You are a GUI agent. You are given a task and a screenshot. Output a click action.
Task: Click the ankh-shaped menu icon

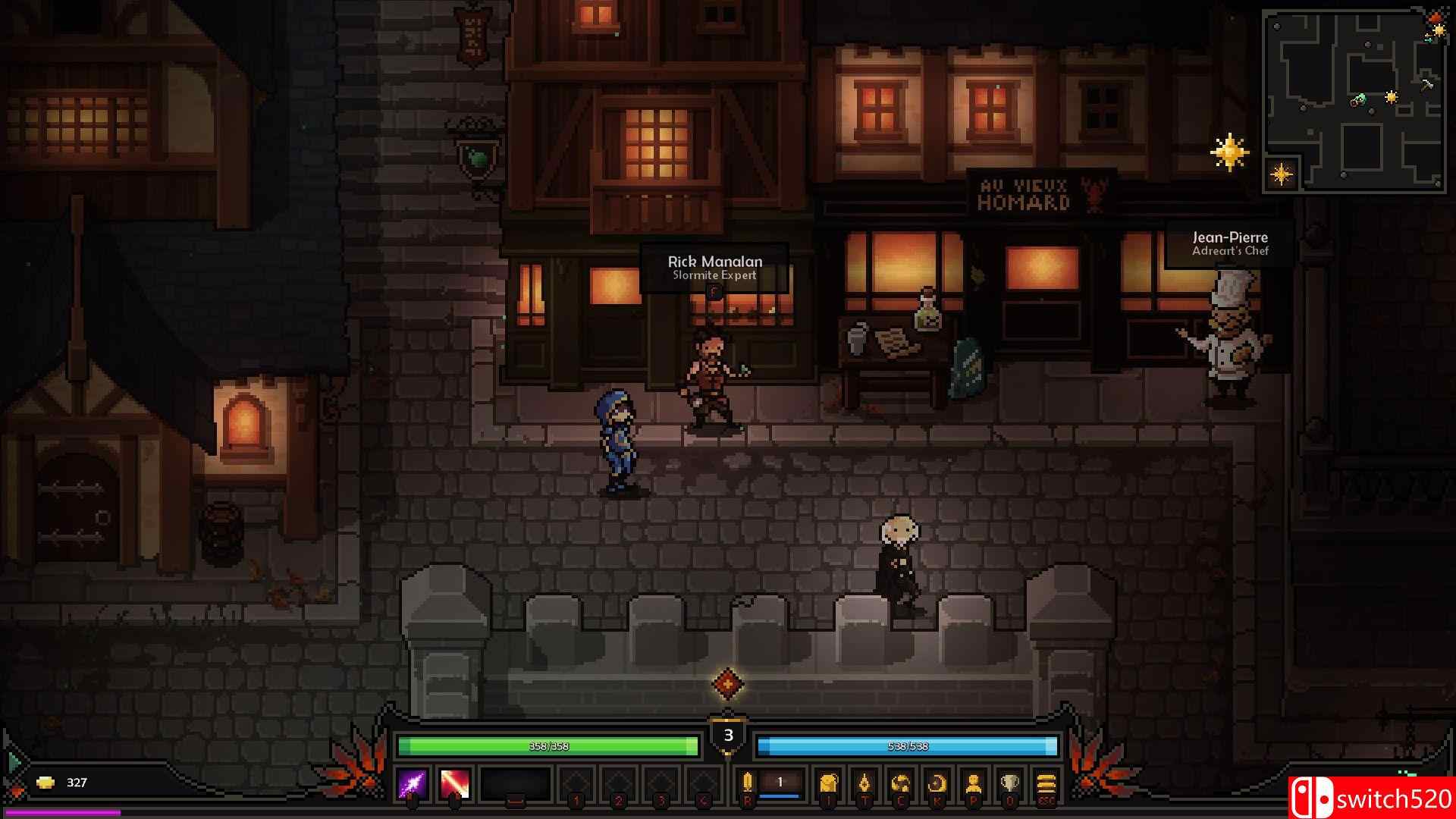864,781
